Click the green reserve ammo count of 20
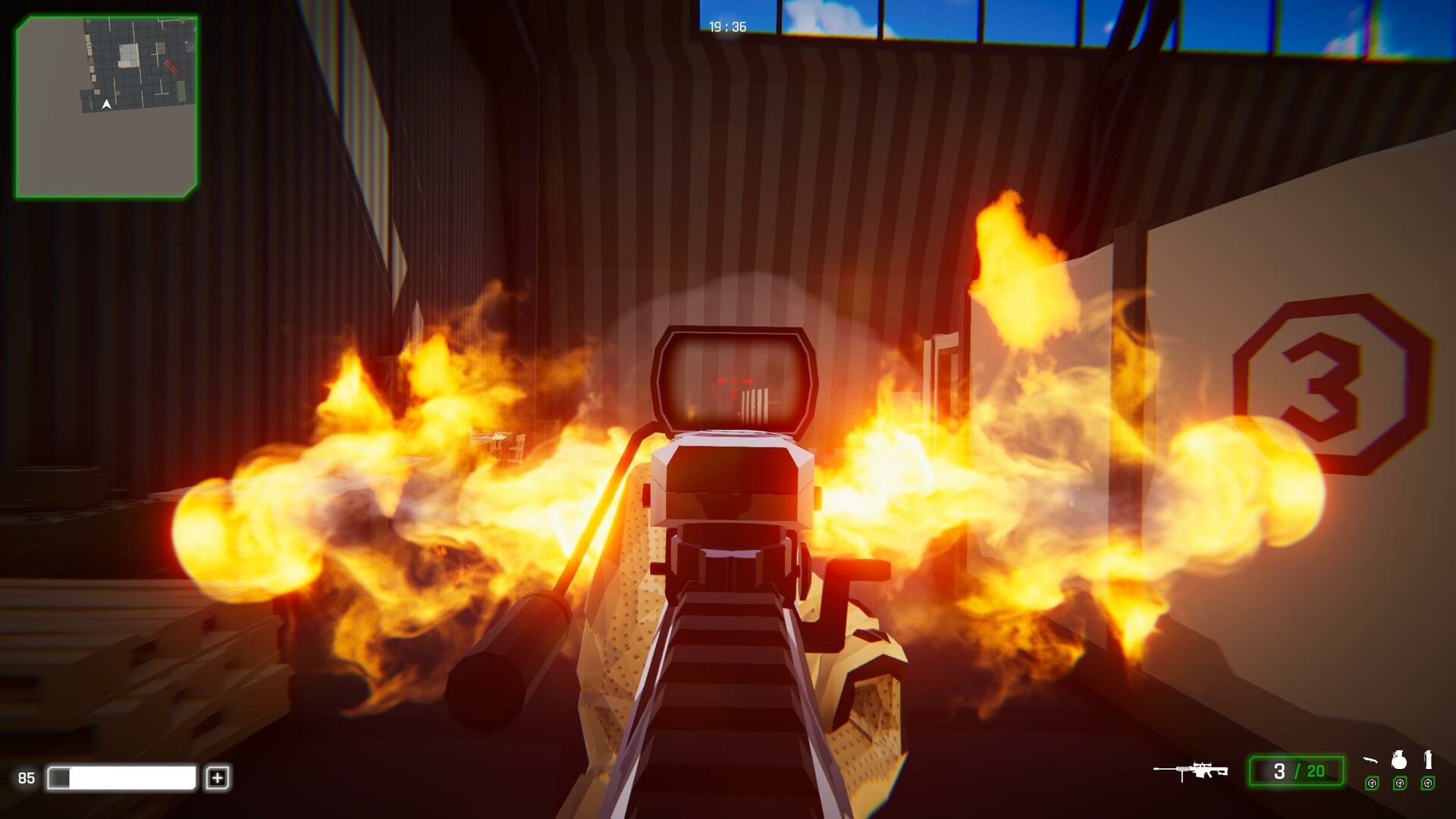 [x=1314, y=770]
